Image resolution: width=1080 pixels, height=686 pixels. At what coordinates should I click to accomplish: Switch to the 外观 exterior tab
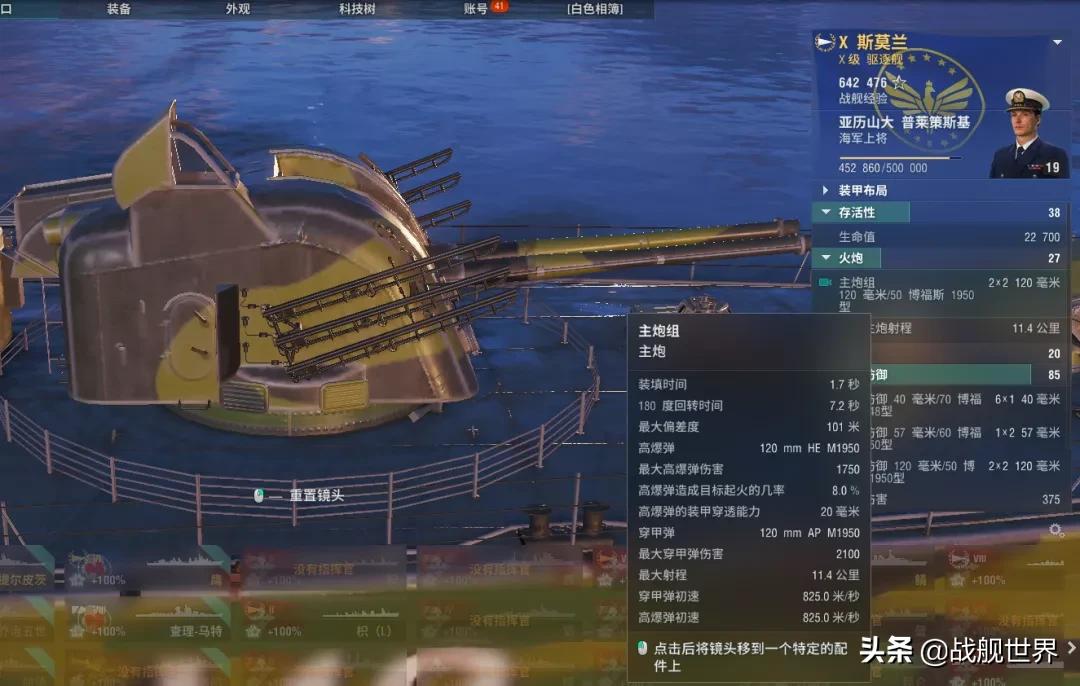238,9
